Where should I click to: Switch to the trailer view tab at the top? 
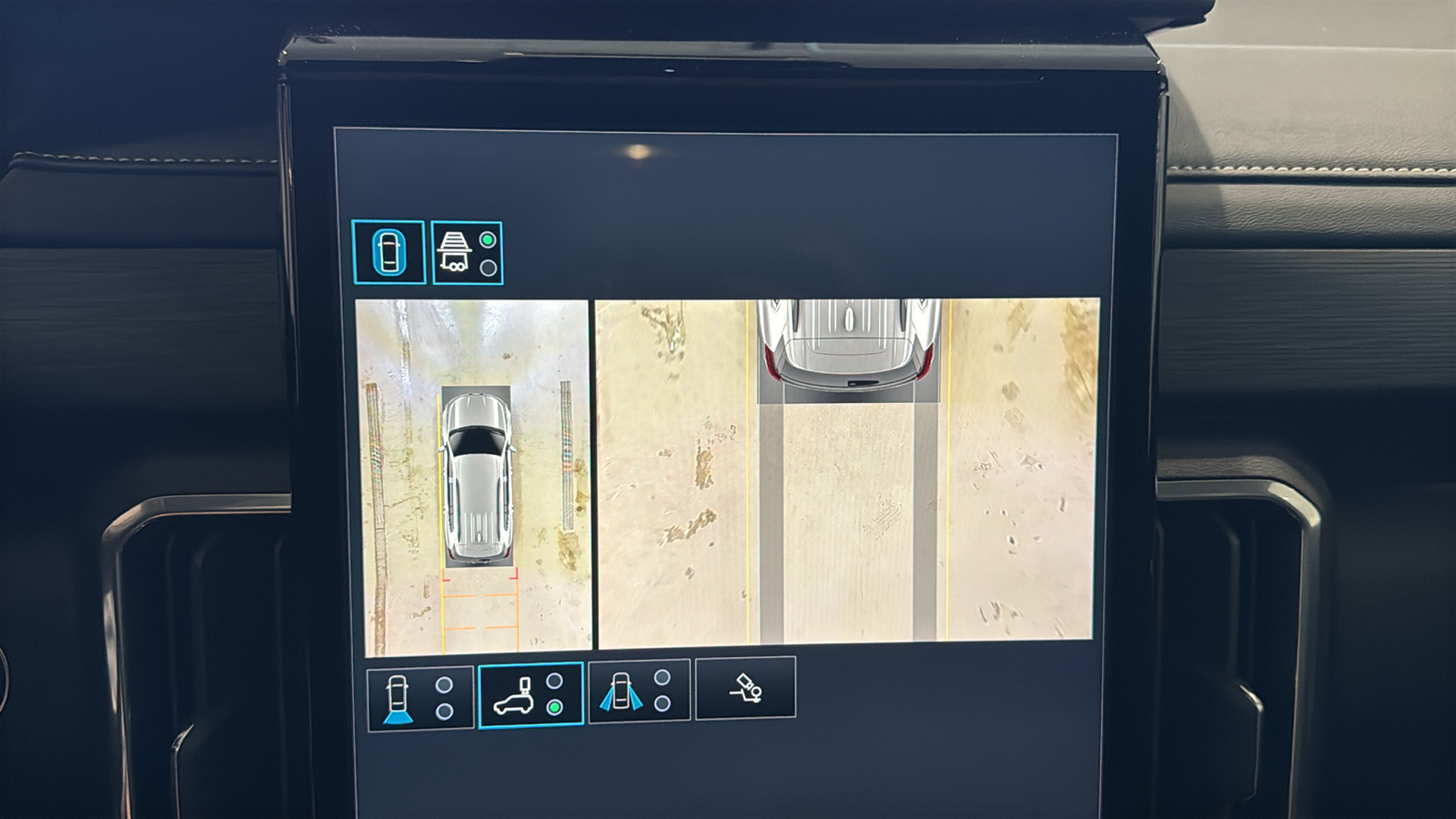click(x=466, y=252)
